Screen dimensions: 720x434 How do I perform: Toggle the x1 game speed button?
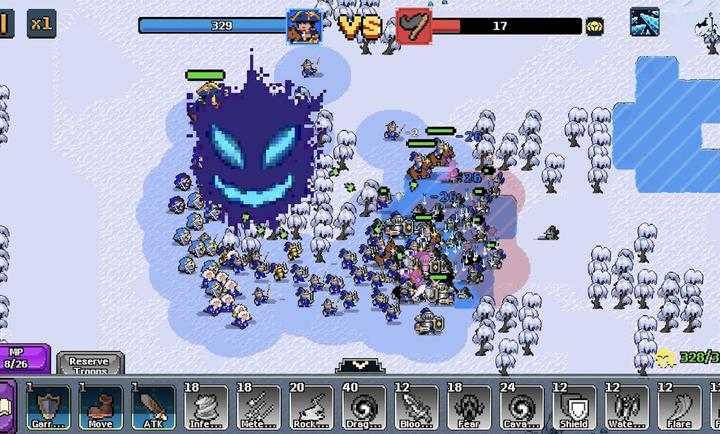pyautogui.click(x=41, y=23)
